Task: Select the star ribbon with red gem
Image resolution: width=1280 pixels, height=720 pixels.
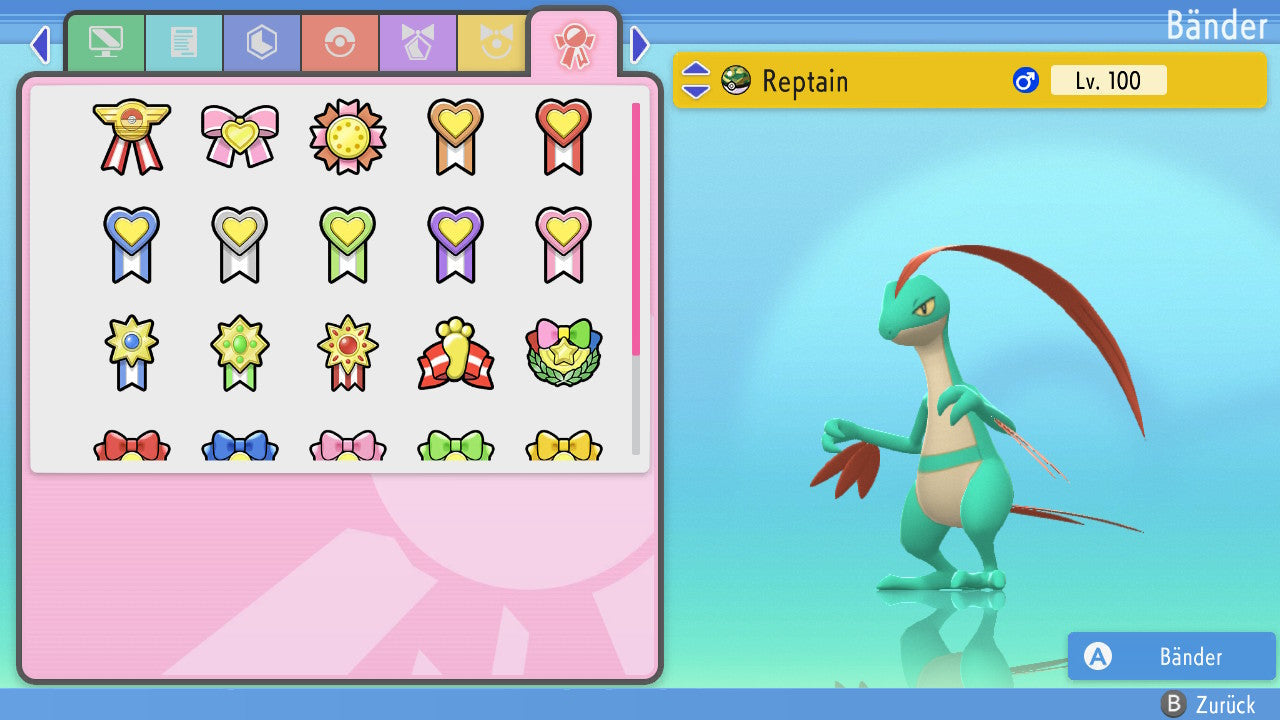Action: point(347,354)
